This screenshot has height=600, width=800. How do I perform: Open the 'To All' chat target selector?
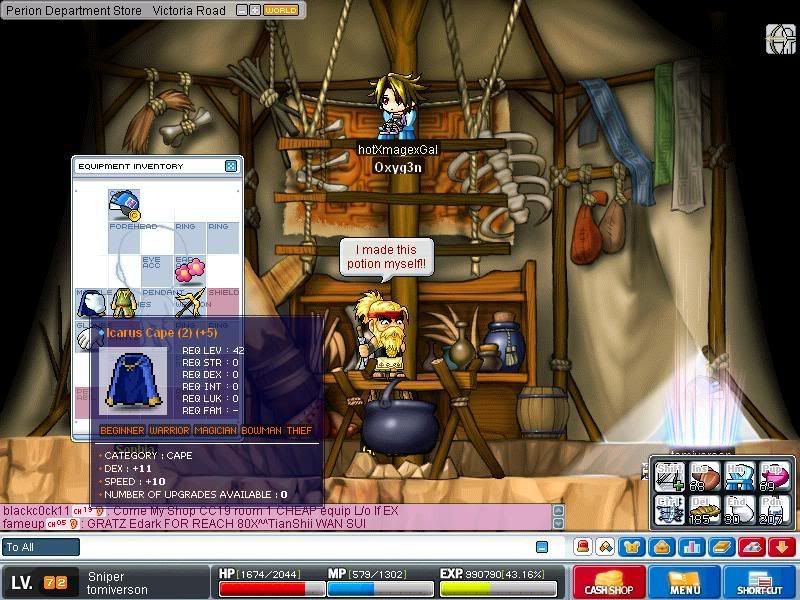41,547
